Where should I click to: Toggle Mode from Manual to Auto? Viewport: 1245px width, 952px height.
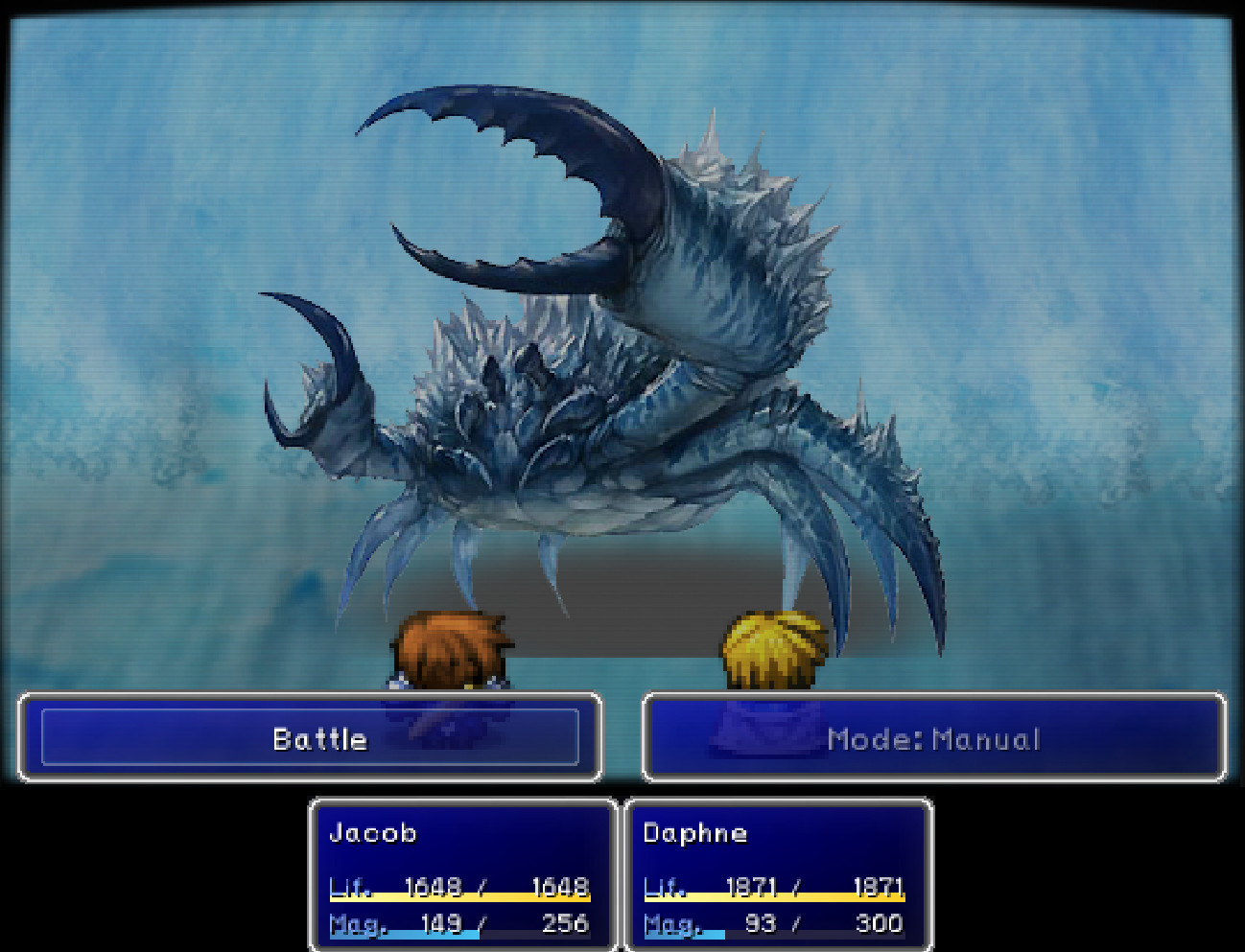coord(935,738)
